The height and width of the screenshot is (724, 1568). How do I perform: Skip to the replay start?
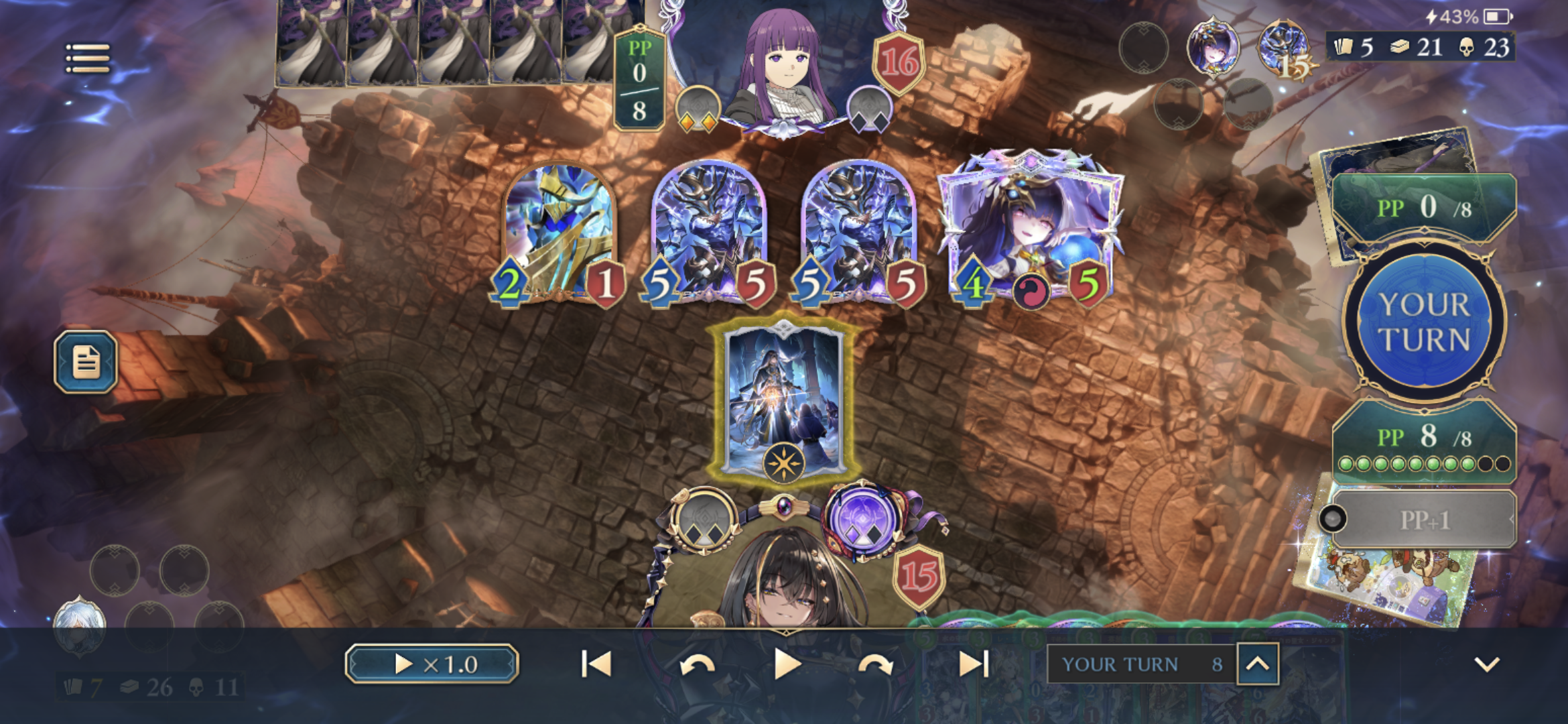click(x=596, y=664)
